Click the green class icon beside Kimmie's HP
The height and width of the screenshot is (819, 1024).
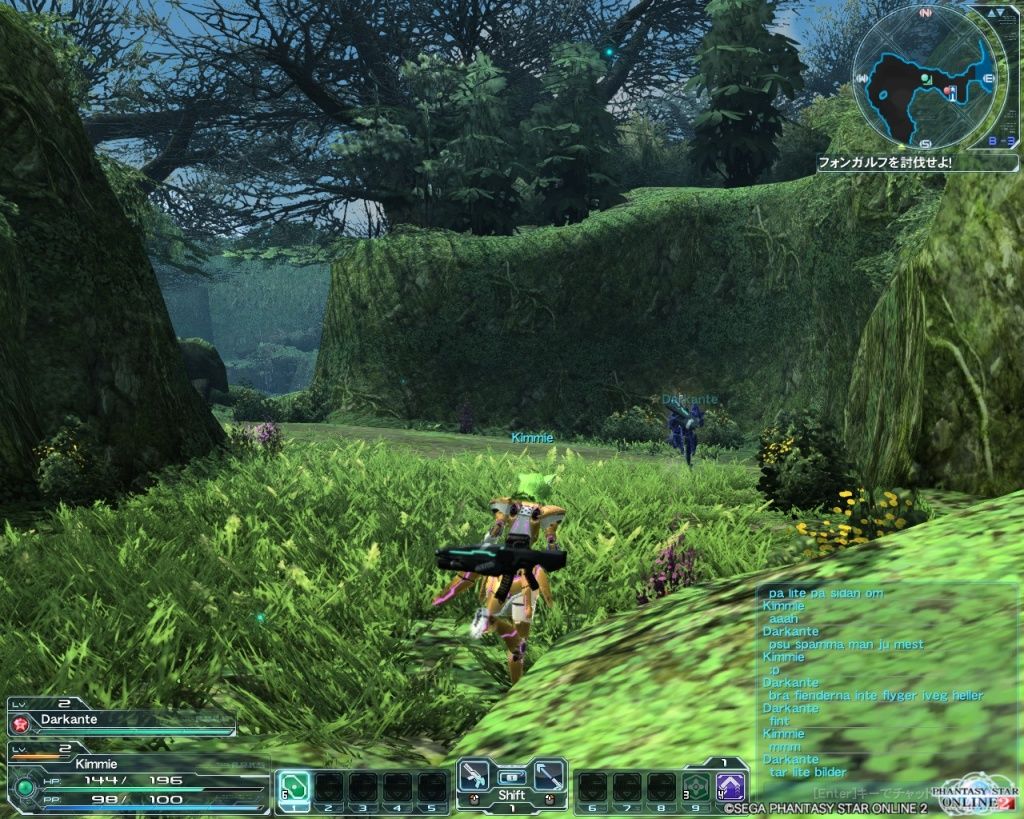[25, 787]
